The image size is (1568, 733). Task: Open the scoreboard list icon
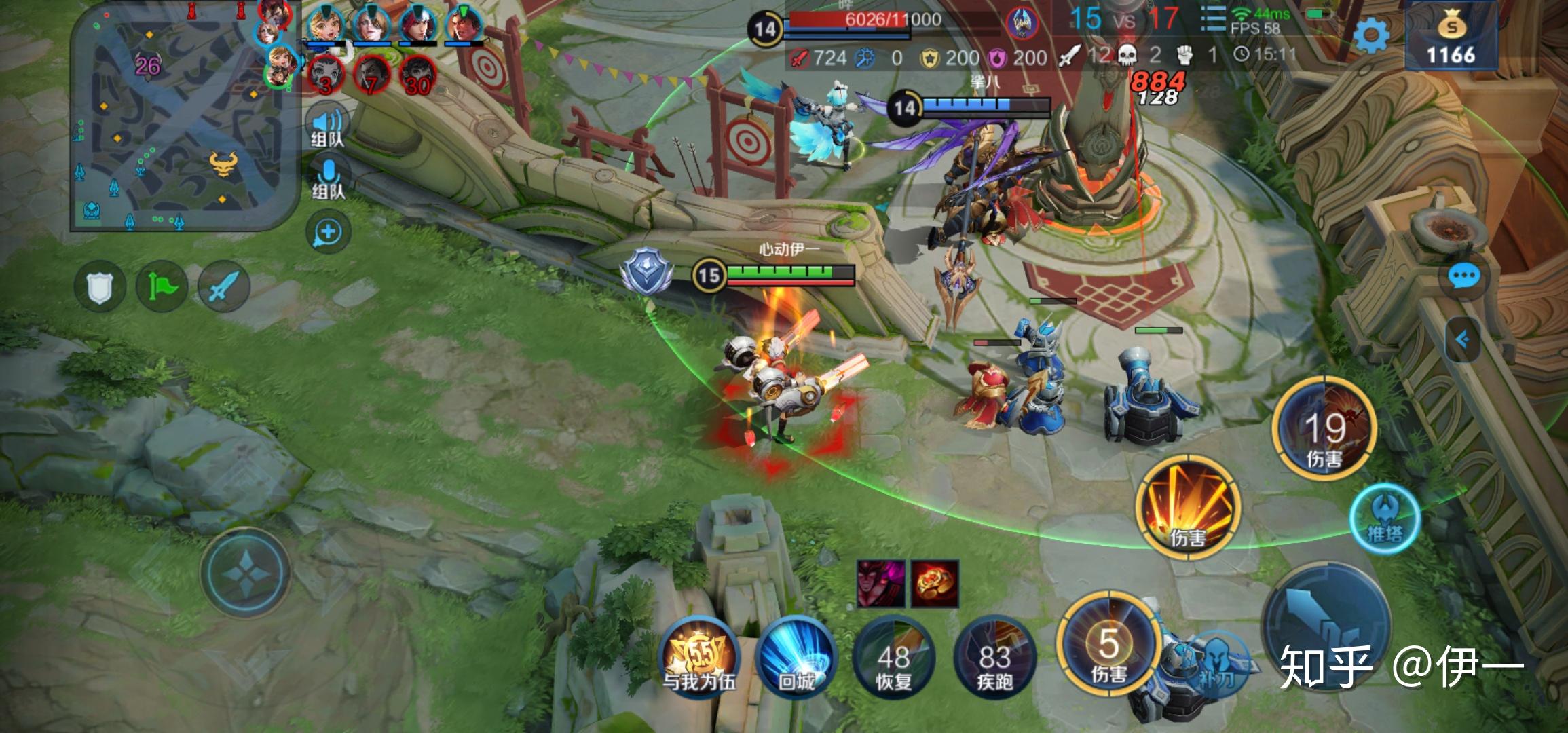point(1213,20)
